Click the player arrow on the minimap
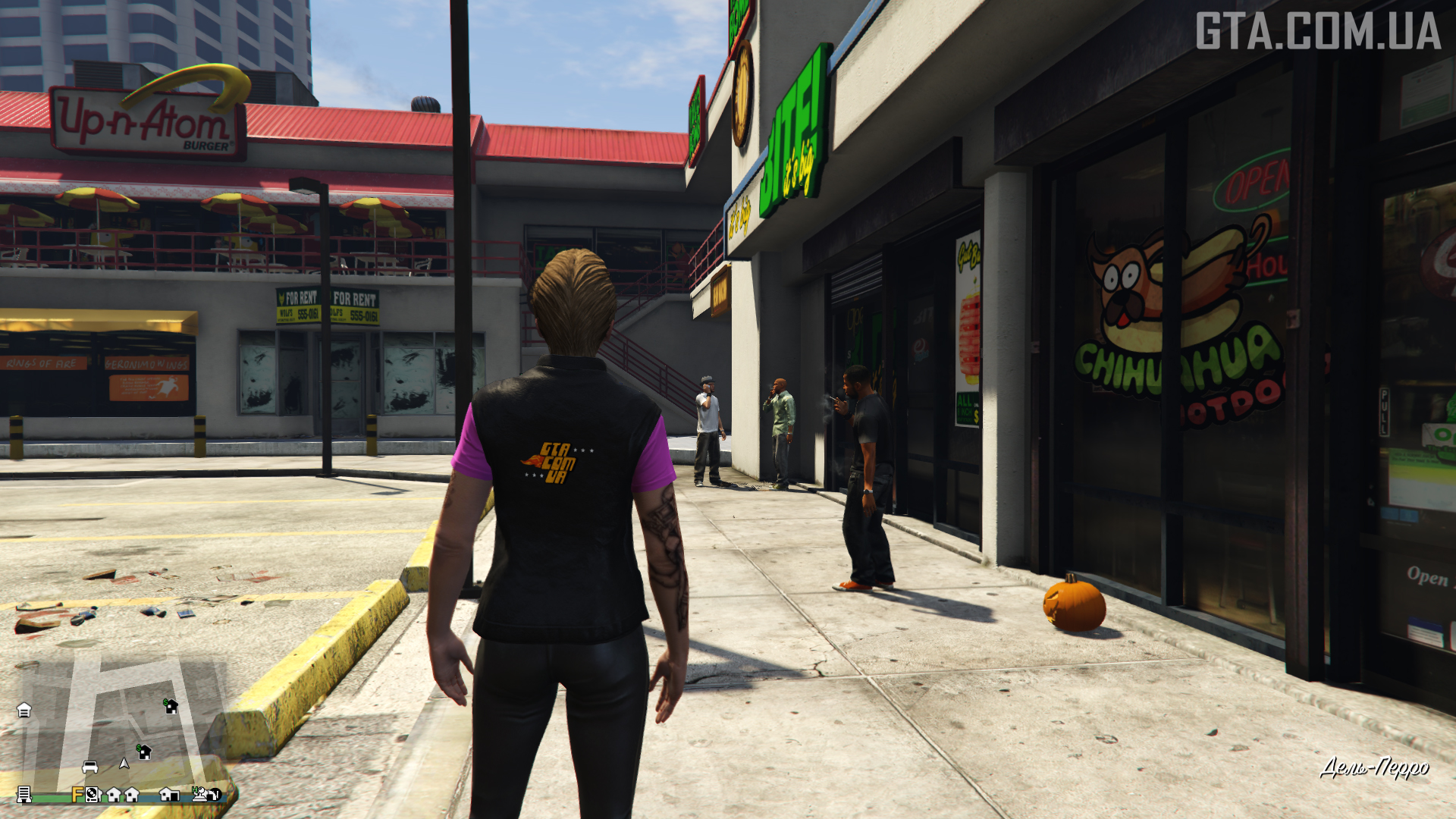 (x=124, y=763)
